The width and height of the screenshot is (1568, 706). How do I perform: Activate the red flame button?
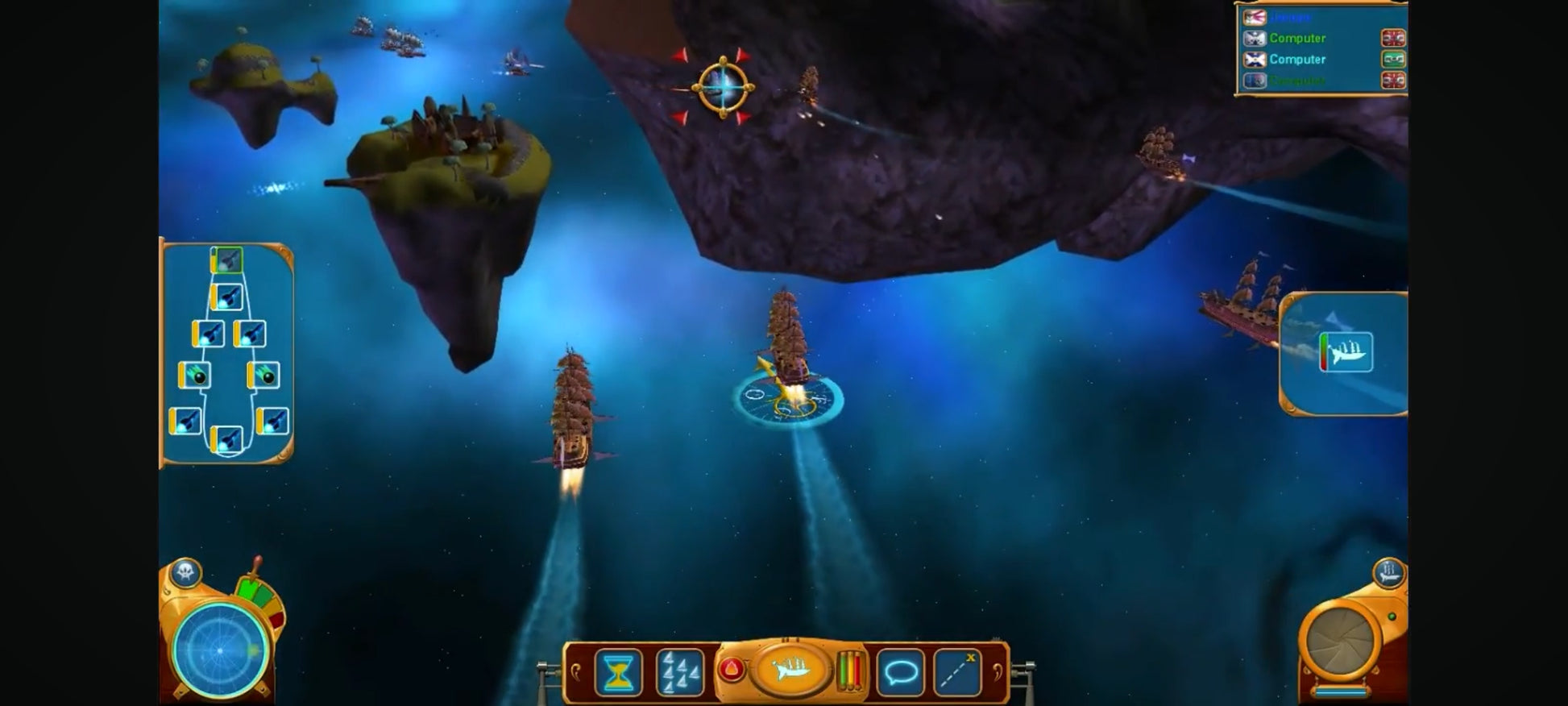click(x=731, y=669)
